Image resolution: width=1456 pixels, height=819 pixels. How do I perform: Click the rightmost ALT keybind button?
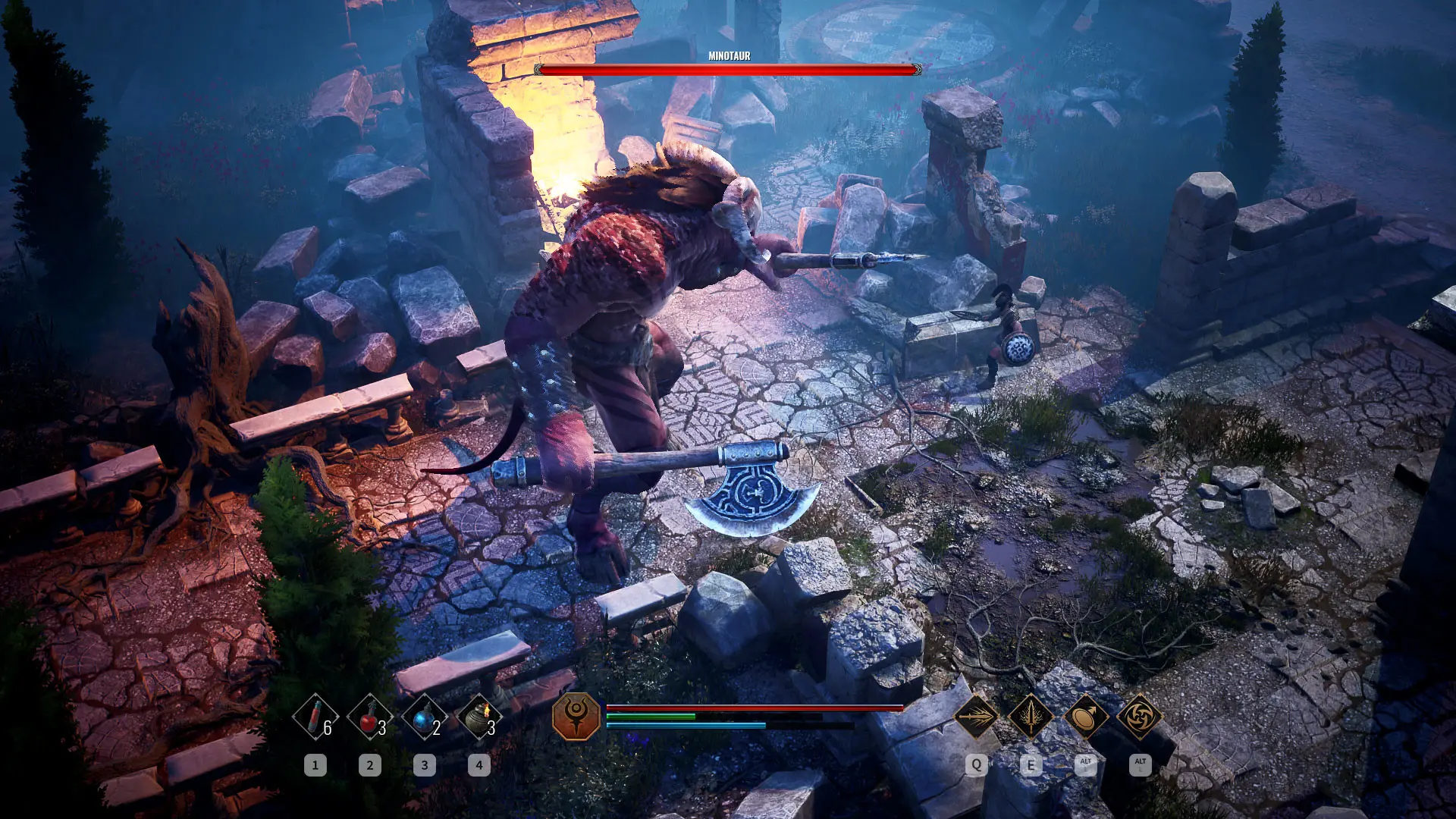tap(1139, 766)
